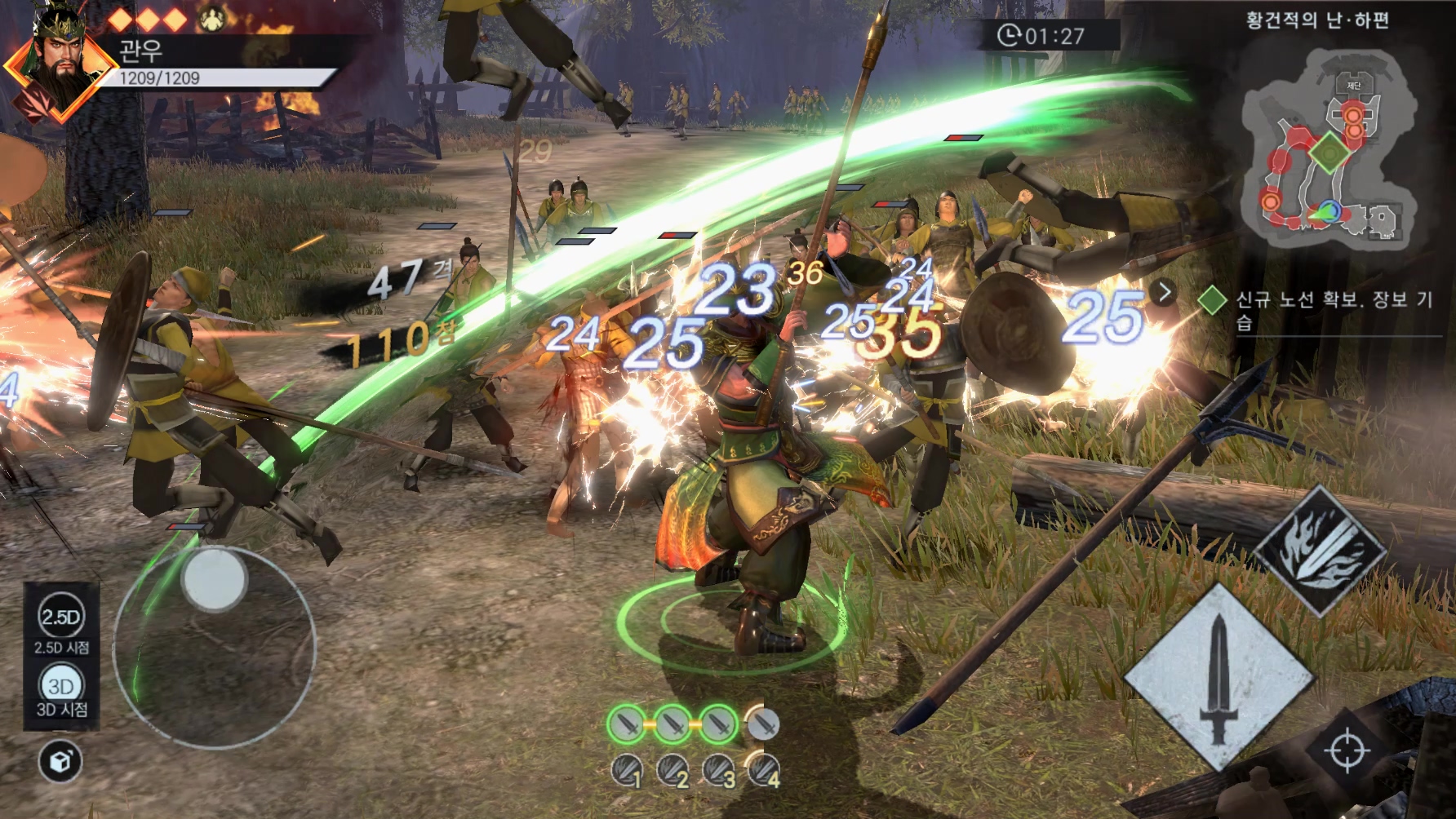Activate the skill icon numbered 2

coord(674,770)
